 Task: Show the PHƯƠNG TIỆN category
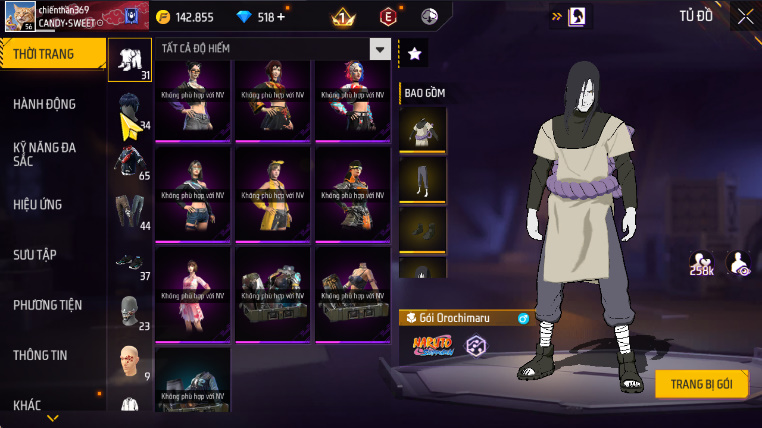(x=47, y=305)
